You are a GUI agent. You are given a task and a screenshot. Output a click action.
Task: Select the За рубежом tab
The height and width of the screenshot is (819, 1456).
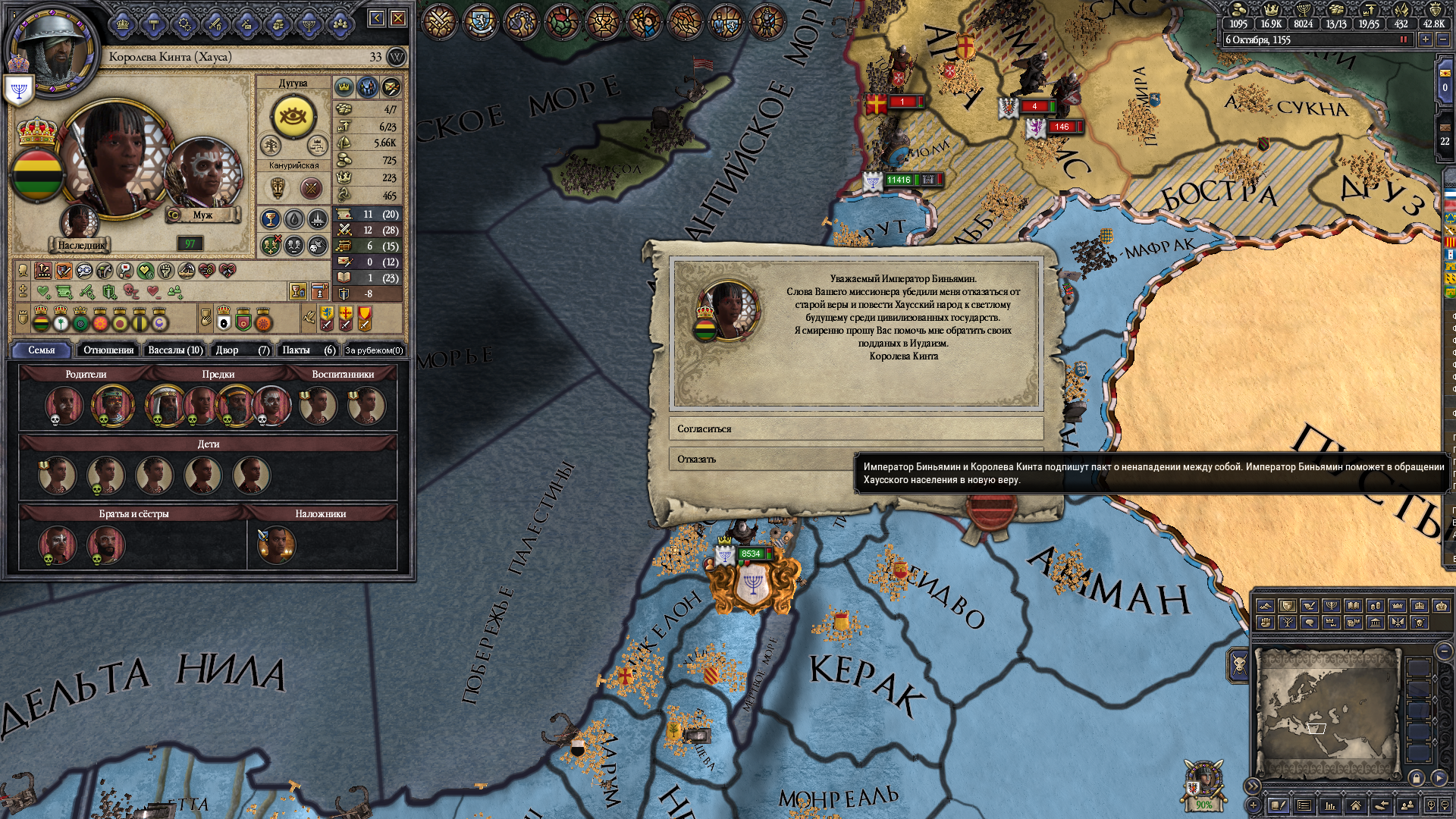(x=374, y=350)
